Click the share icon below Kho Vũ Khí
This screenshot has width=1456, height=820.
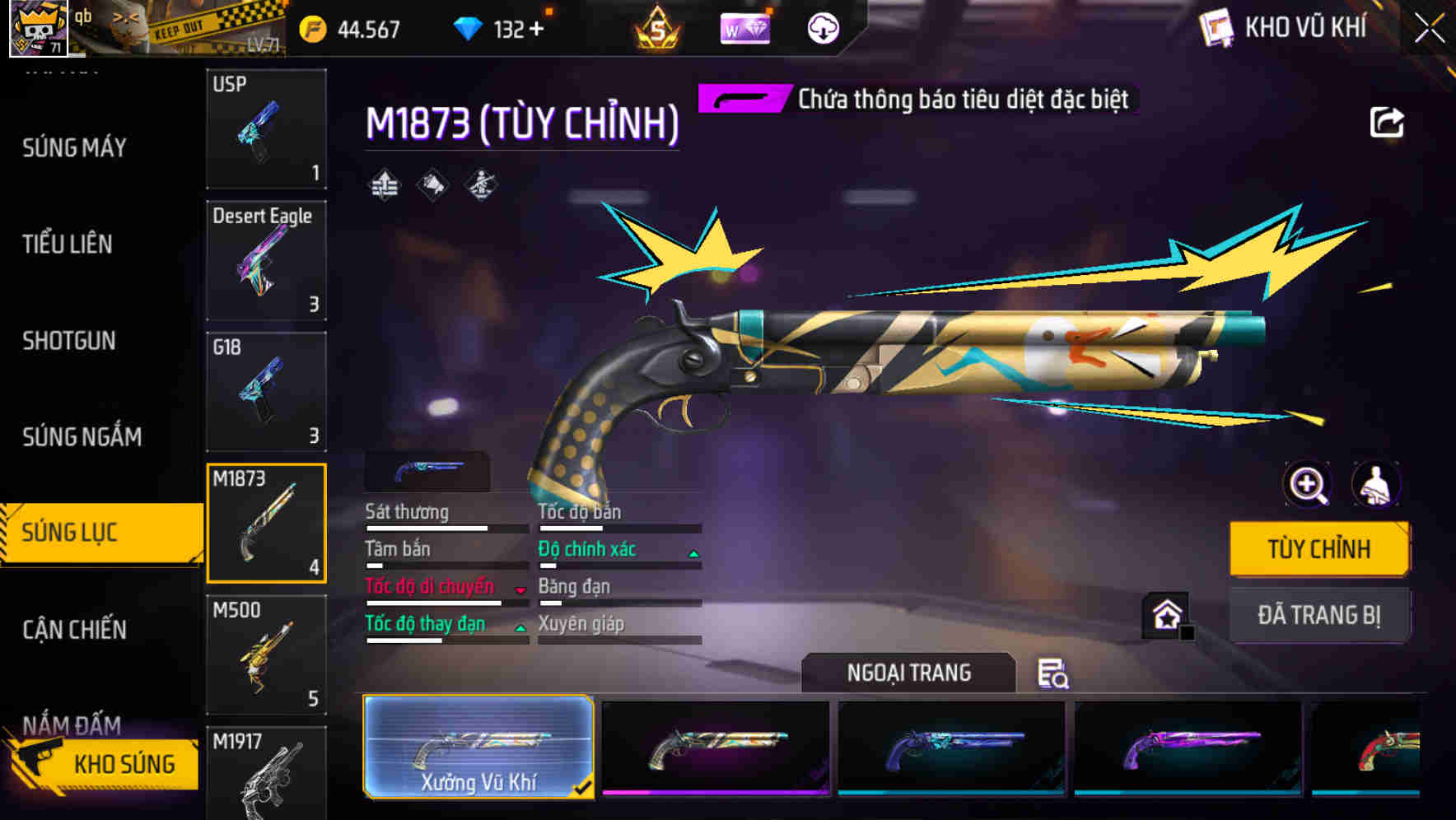pos(1388,121)
